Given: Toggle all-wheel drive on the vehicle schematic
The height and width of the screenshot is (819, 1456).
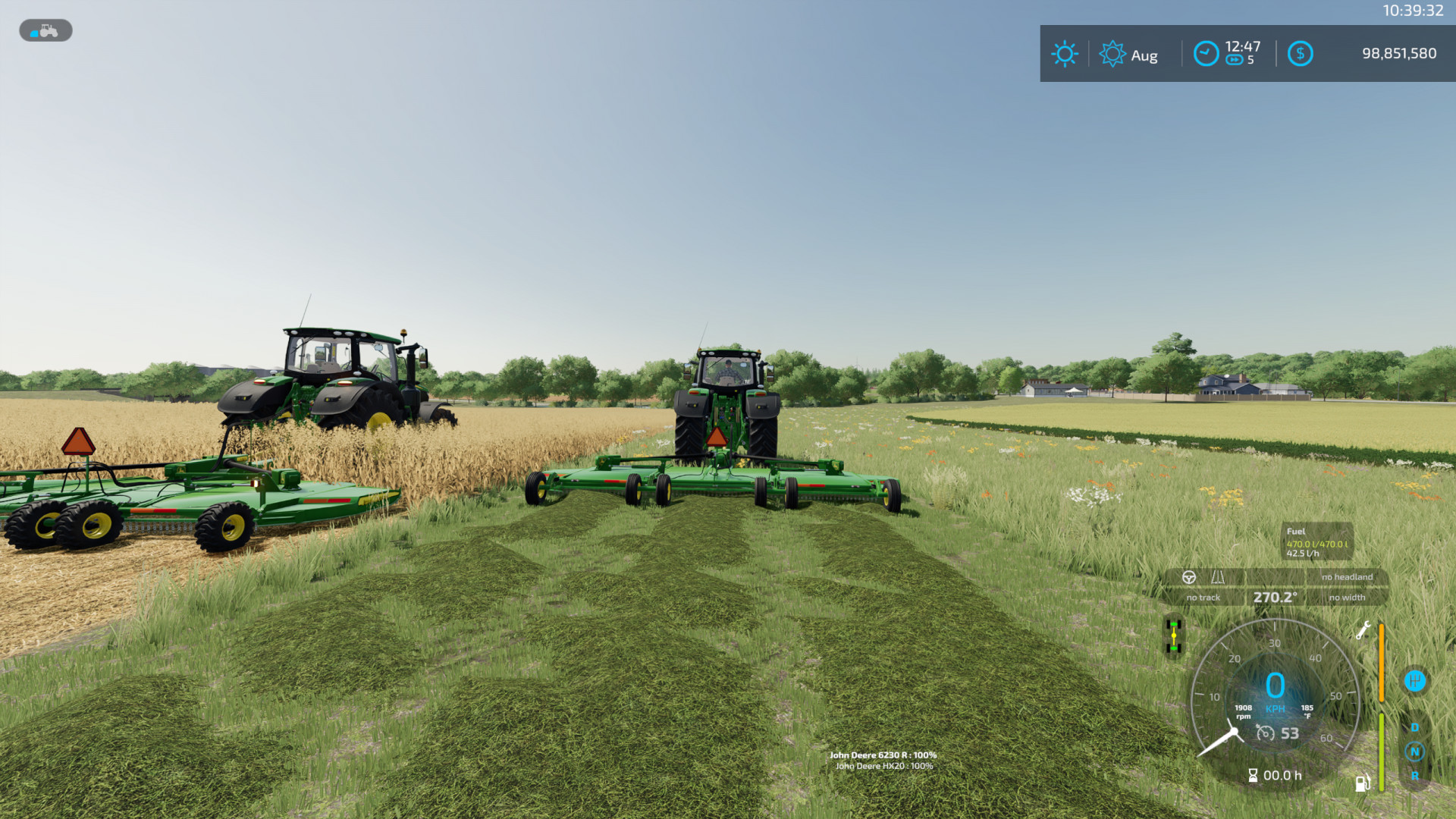Looking at the screenshot, I should [x=1174, y=635].
